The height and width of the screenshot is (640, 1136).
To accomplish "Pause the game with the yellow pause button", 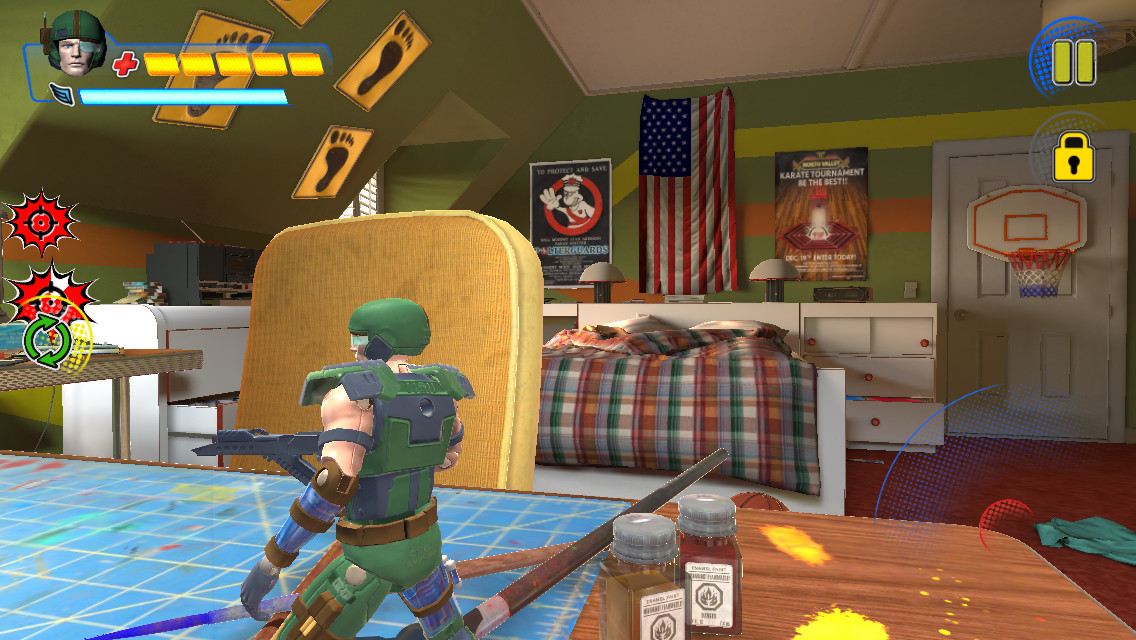I will click(1074, 61).
